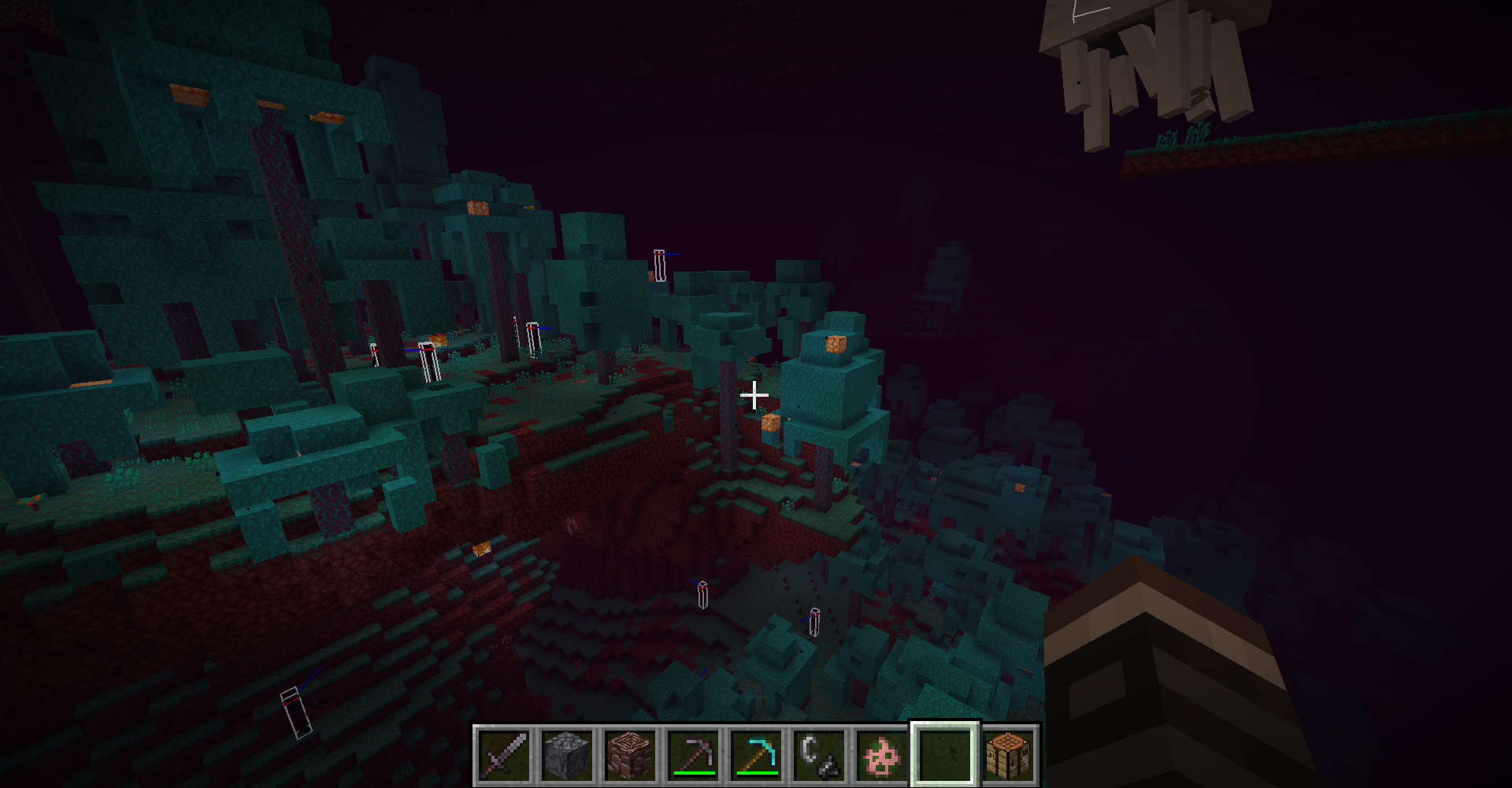Choose the crafting table slot
Viewport: 1512px width, 788px height.
[x=1008, y=755]
